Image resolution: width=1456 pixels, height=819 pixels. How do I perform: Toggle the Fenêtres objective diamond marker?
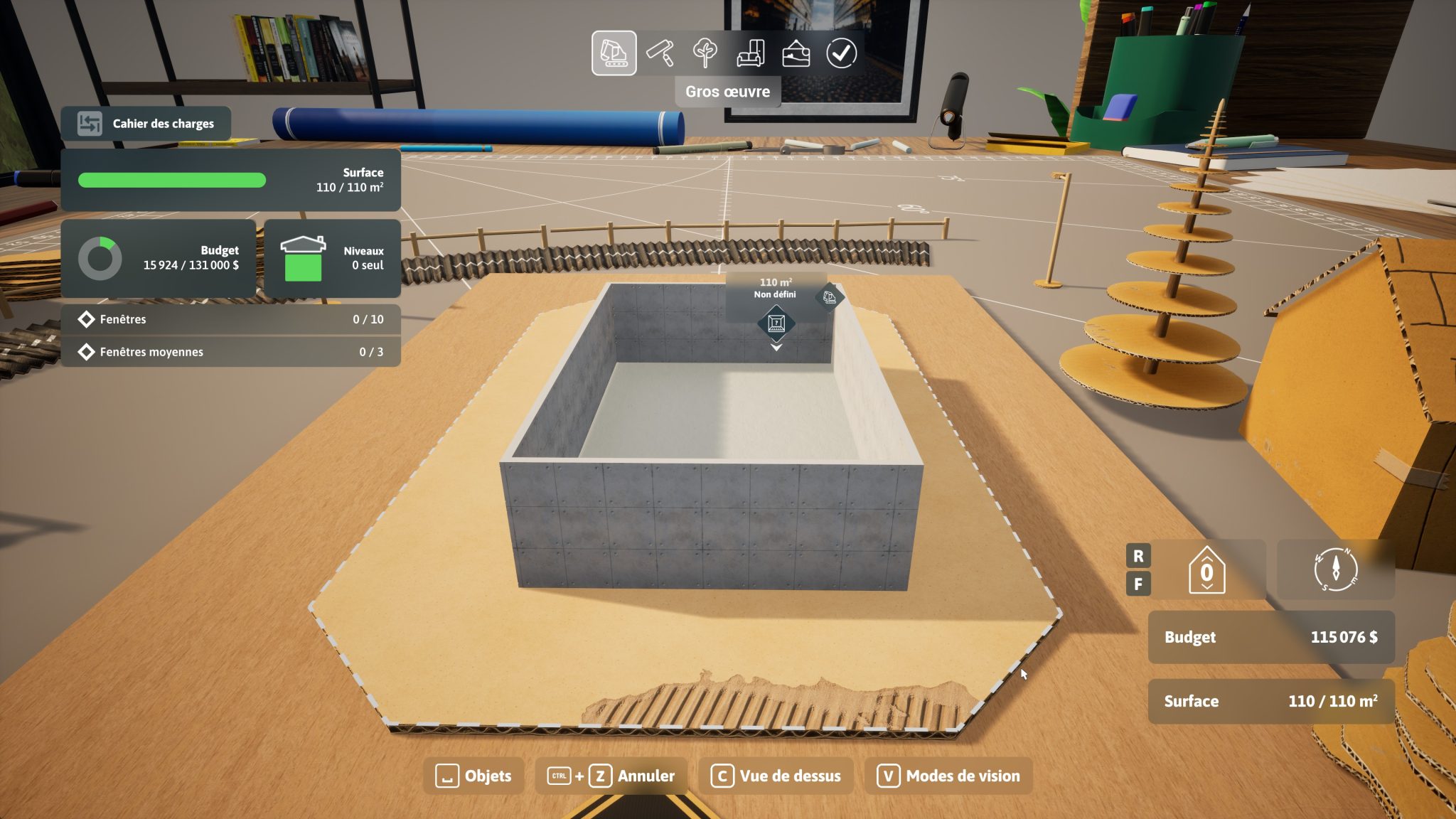(x=87, y=319)
